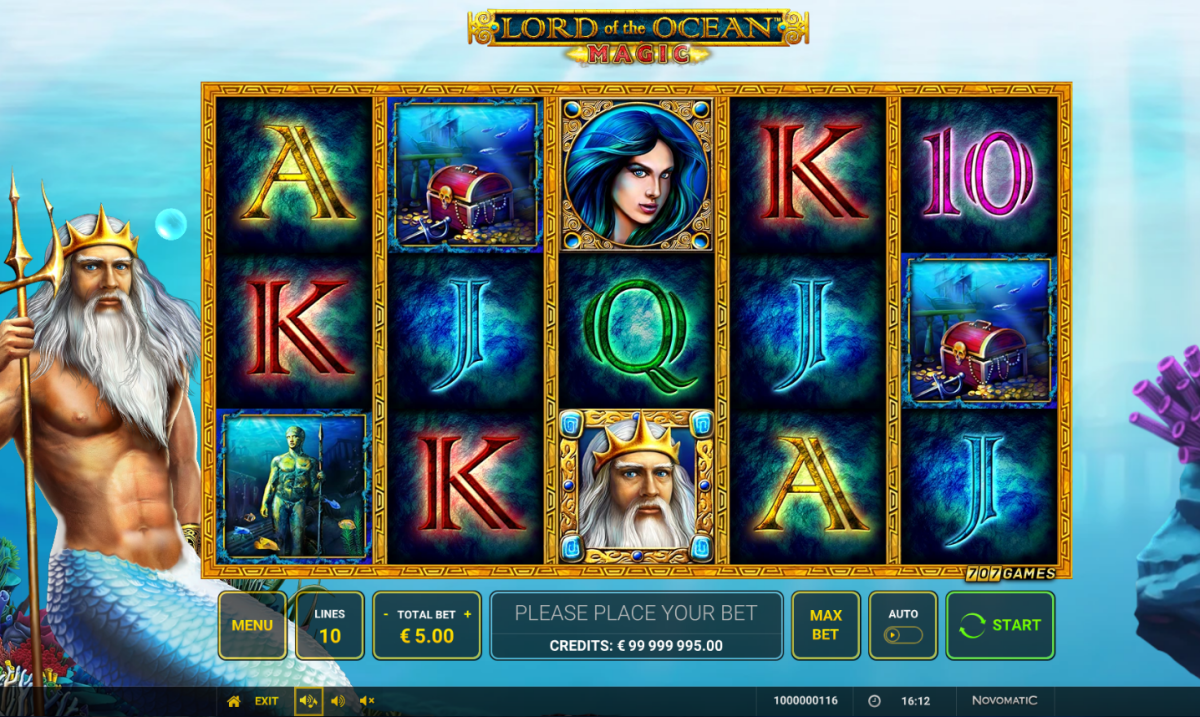Screen dimensions: 1200x717
Task: Set the wager using MAX BET
Action: click(825, 625)
